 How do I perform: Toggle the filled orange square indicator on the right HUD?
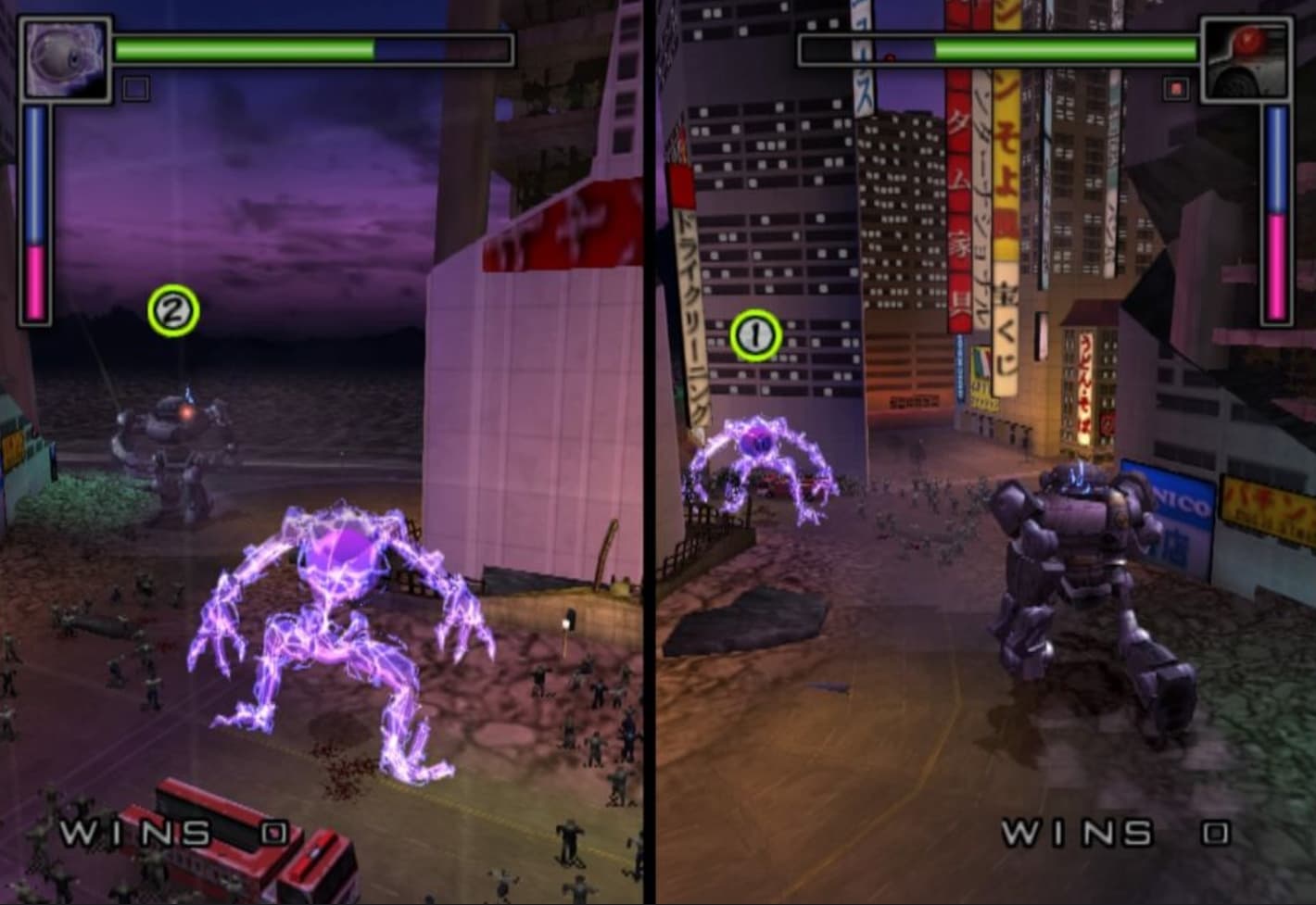pyautogui.click(x=1178, y=88)
